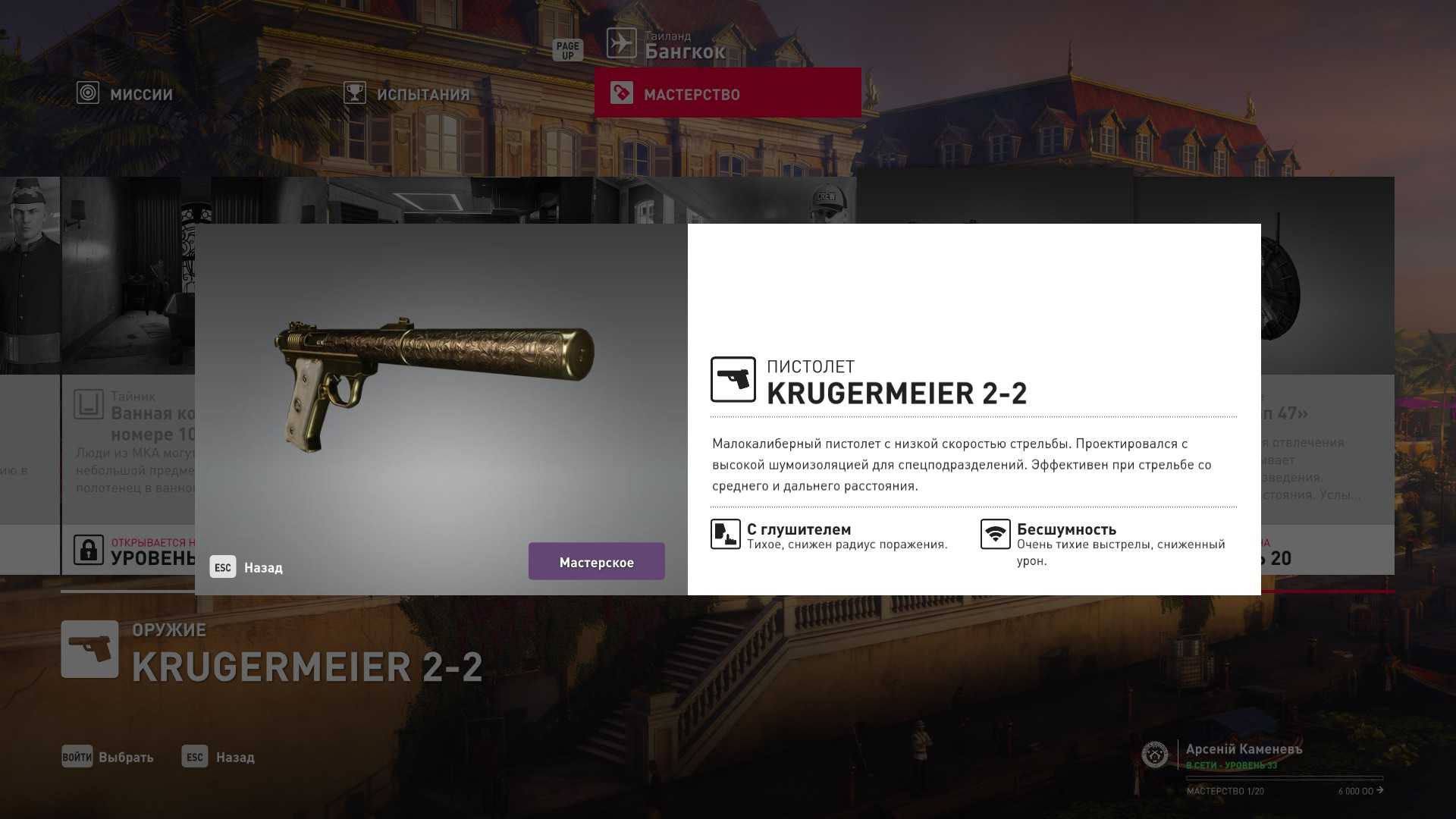Screen dimensions: 1456x819
Task: Open Арсеній Каменевъ player profile
Action: point(1243,751)
